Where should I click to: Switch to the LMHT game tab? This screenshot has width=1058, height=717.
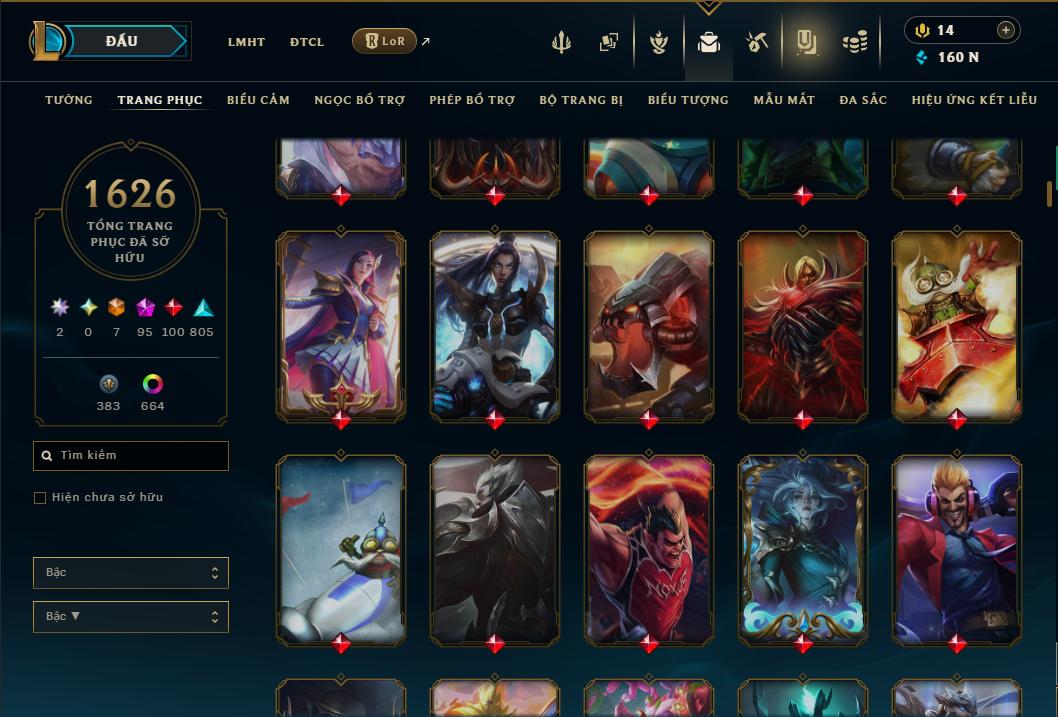pos(246,42)
